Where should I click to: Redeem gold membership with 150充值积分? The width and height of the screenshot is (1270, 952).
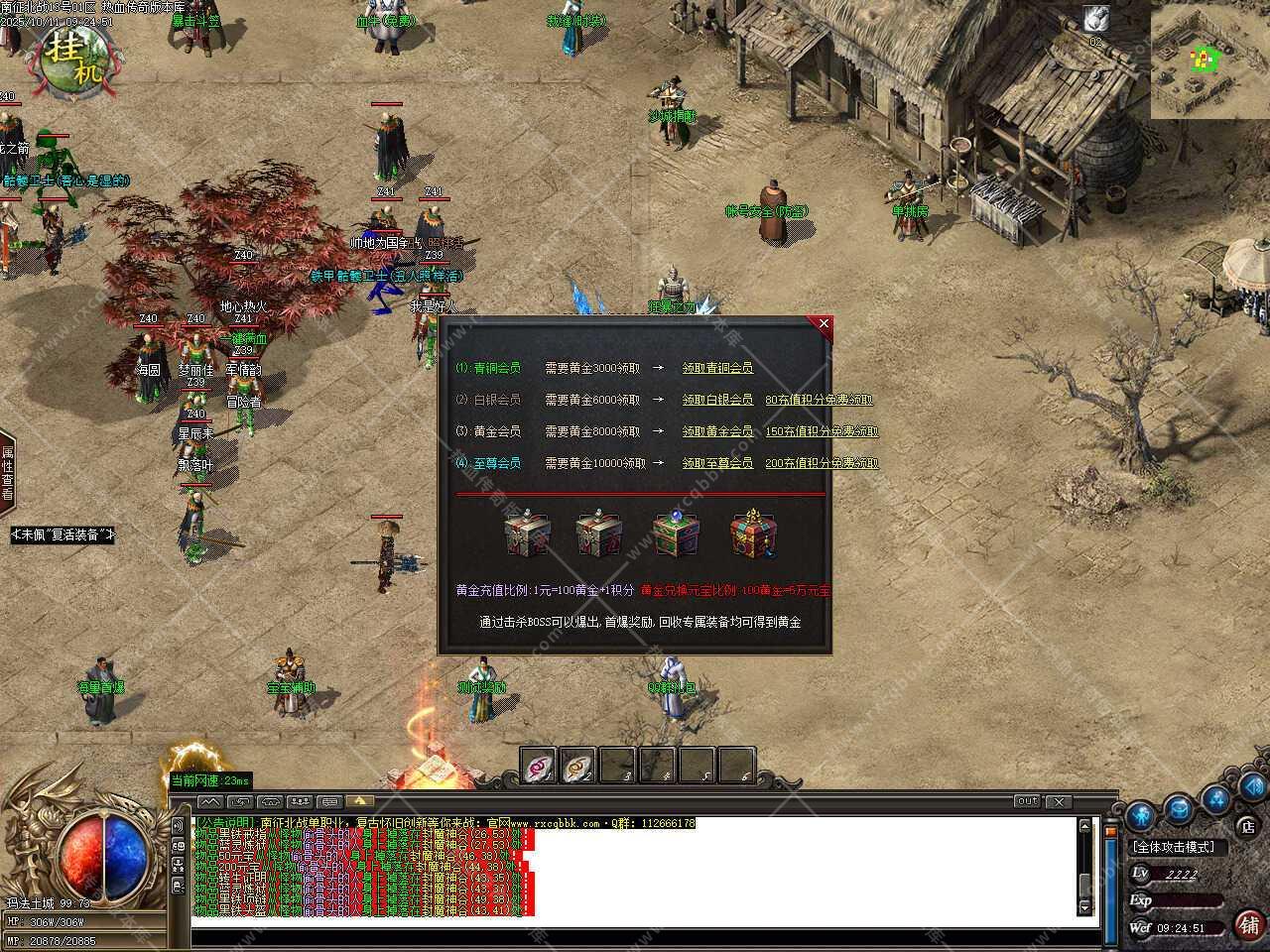822,431
